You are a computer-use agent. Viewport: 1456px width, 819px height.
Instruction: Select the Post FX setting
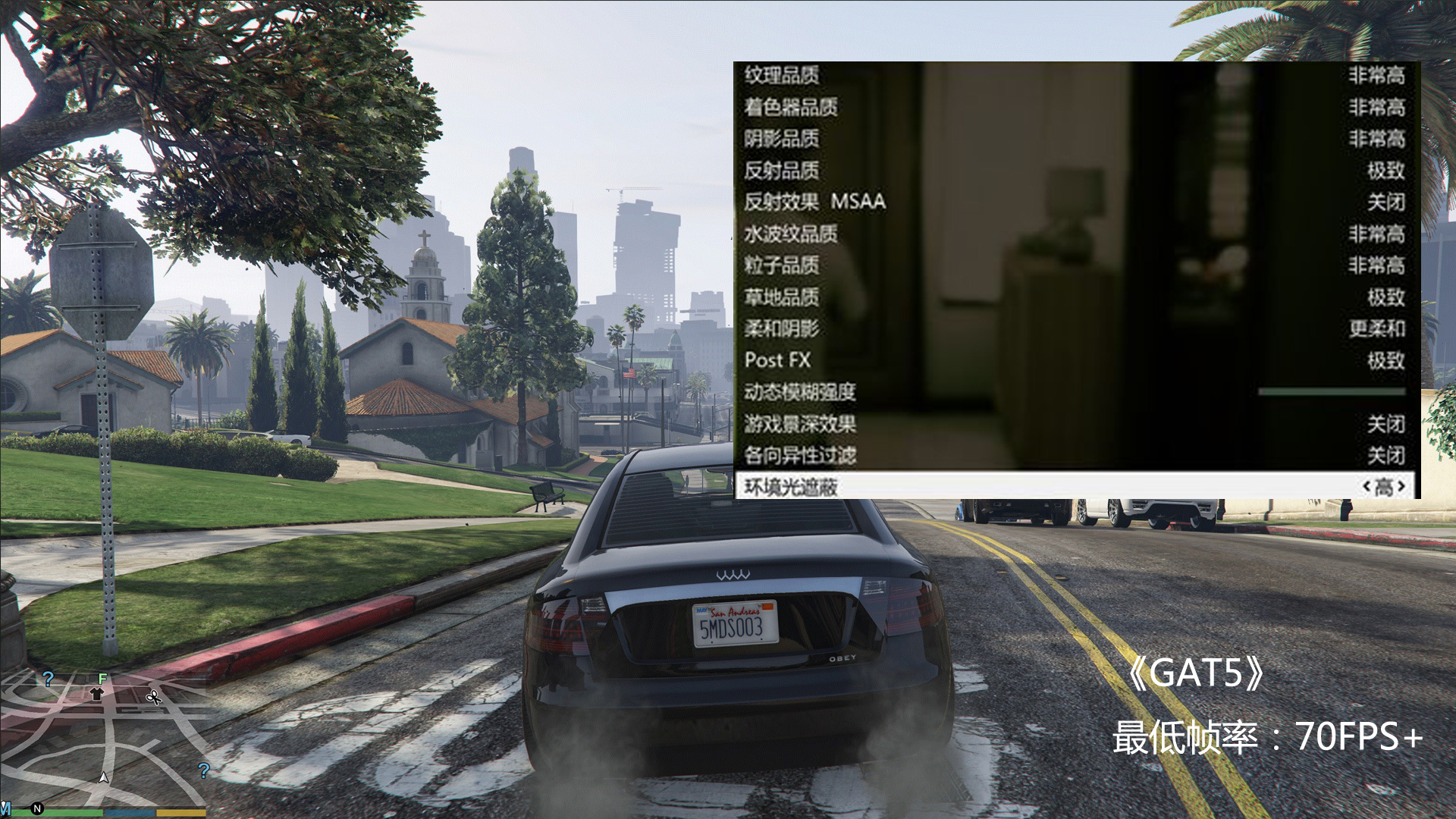click(778, 360)
